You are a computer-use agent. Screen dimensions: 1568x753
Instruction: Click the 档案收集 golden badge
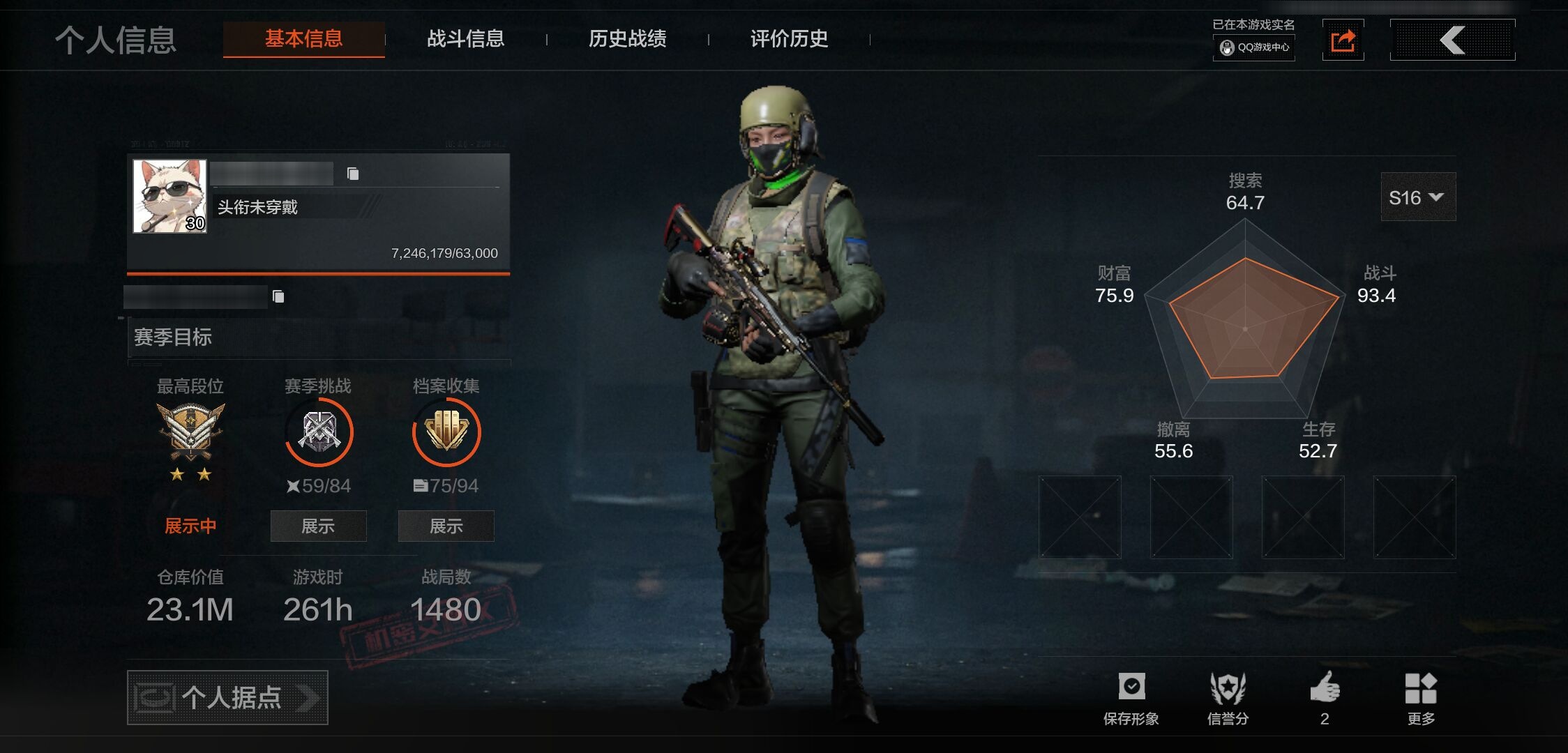click(x=446, y=432)
